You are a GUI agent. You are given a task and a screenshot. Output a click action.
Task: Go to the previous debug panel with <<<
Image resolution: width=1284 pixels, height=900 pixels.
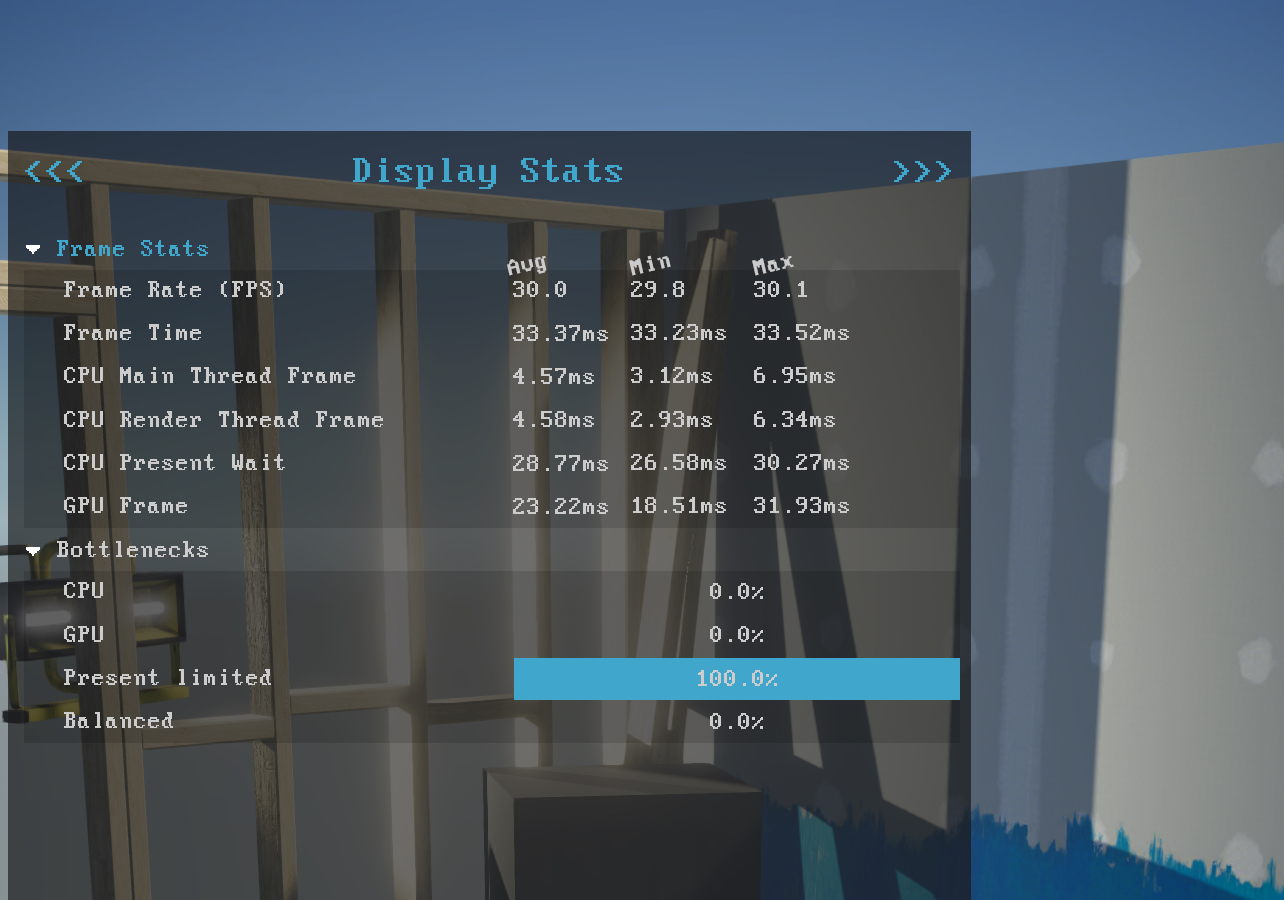[x=53, y=172]
